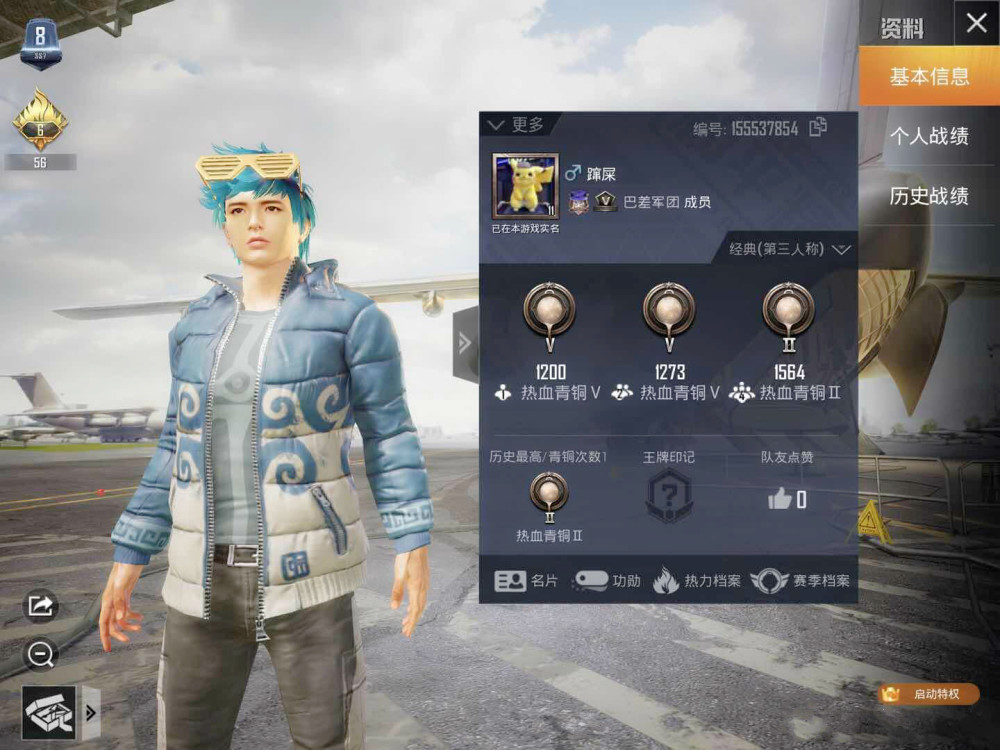The image size is (1000, 750).
Task: Select the 王牌印记 question mark badge
Action: coord(669,495)
